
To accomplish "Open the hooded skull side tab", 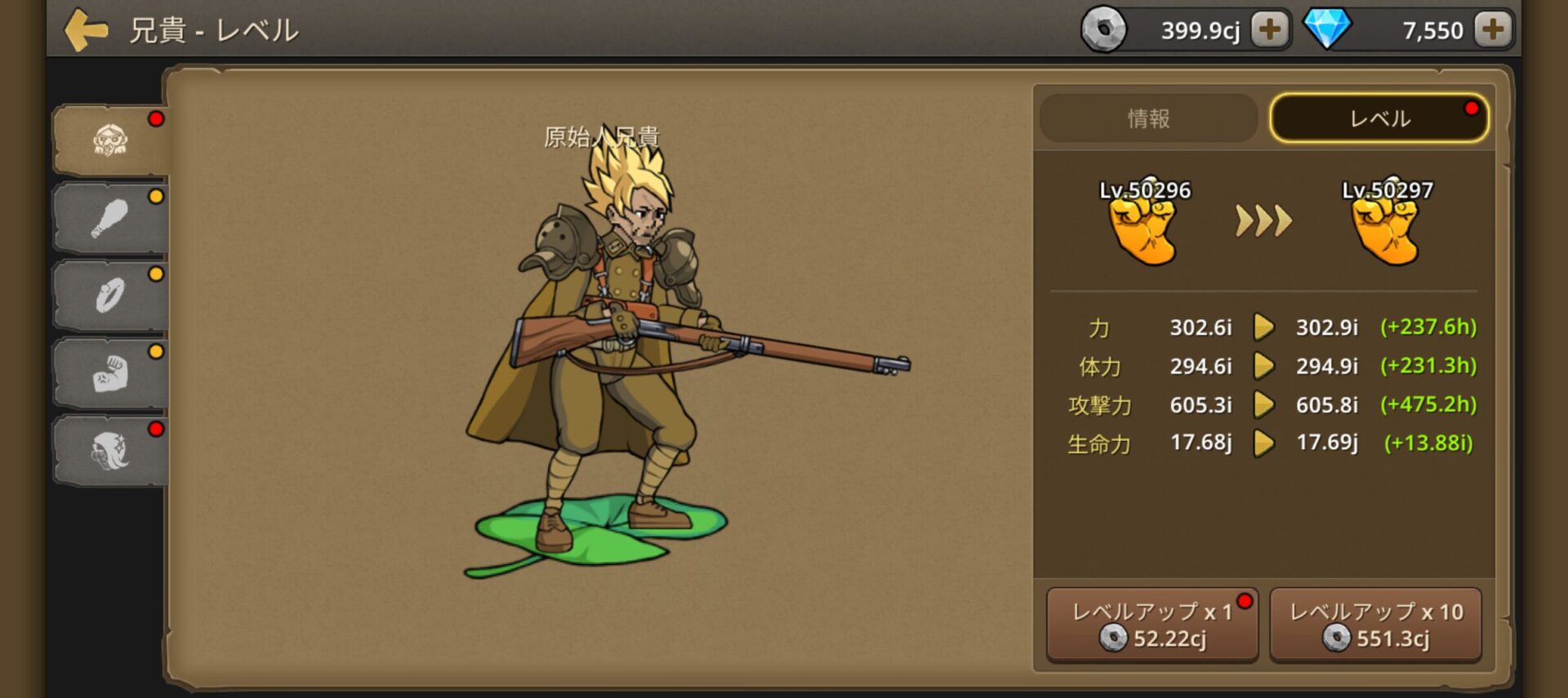I will (110, 451).
